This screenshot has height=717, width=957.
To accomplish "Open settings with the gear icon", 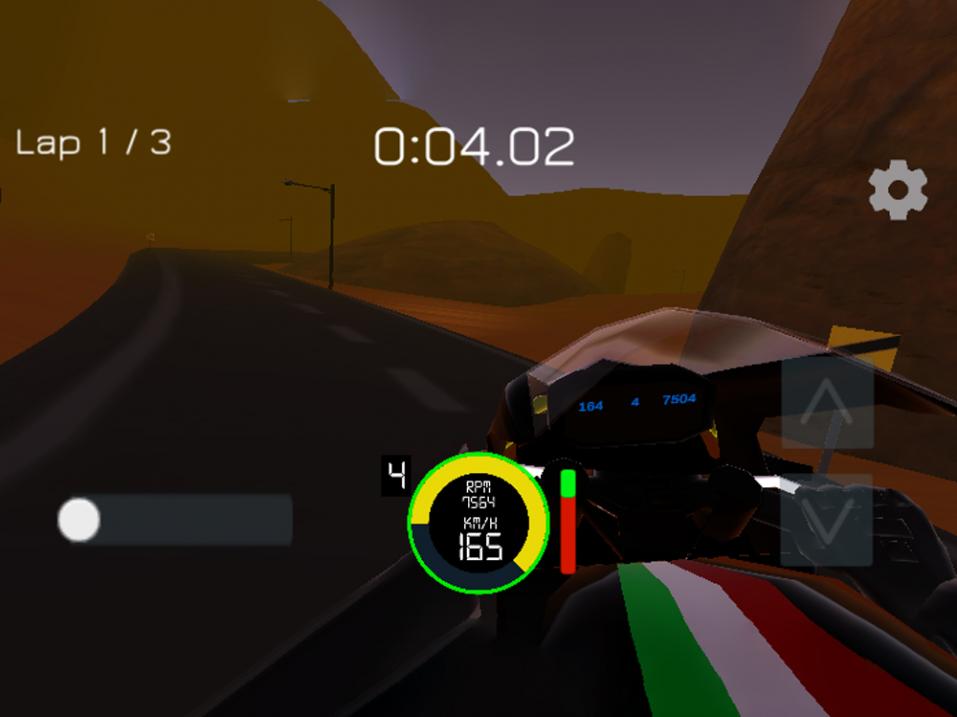I will tap(897, 190).
